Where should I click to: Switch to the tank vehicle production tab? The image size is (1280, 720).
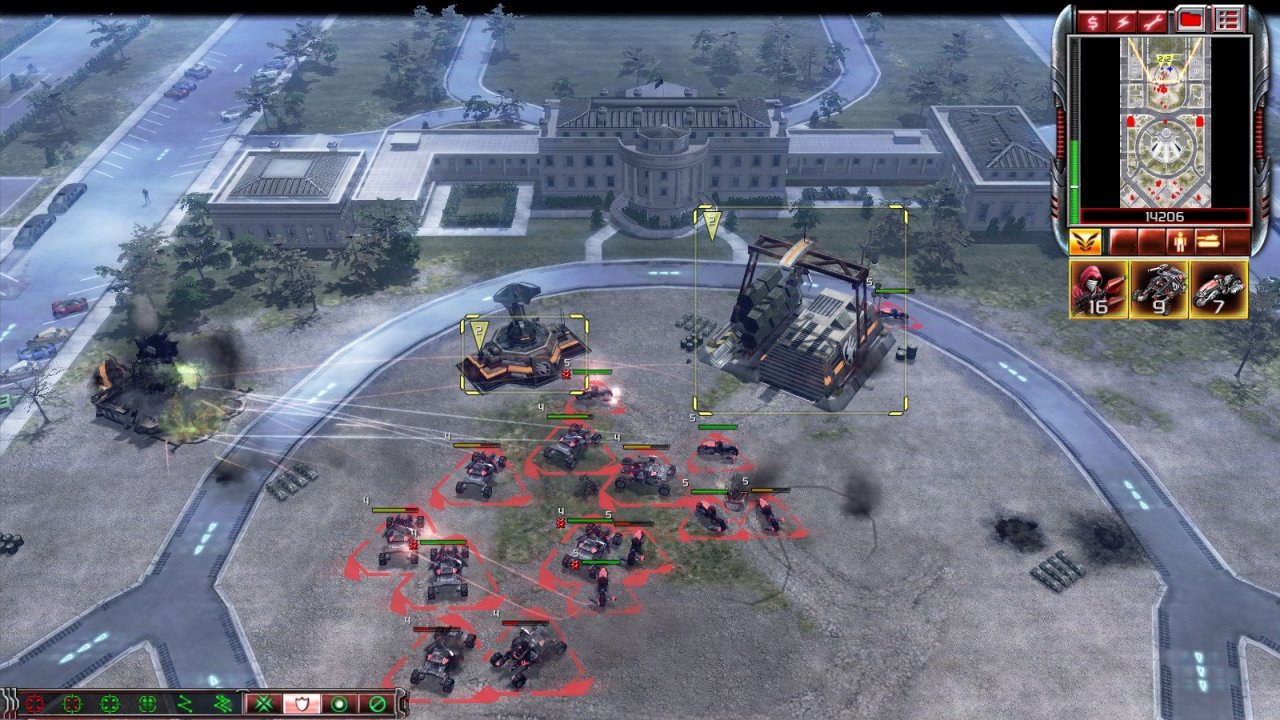click(x=1209, y=242)
